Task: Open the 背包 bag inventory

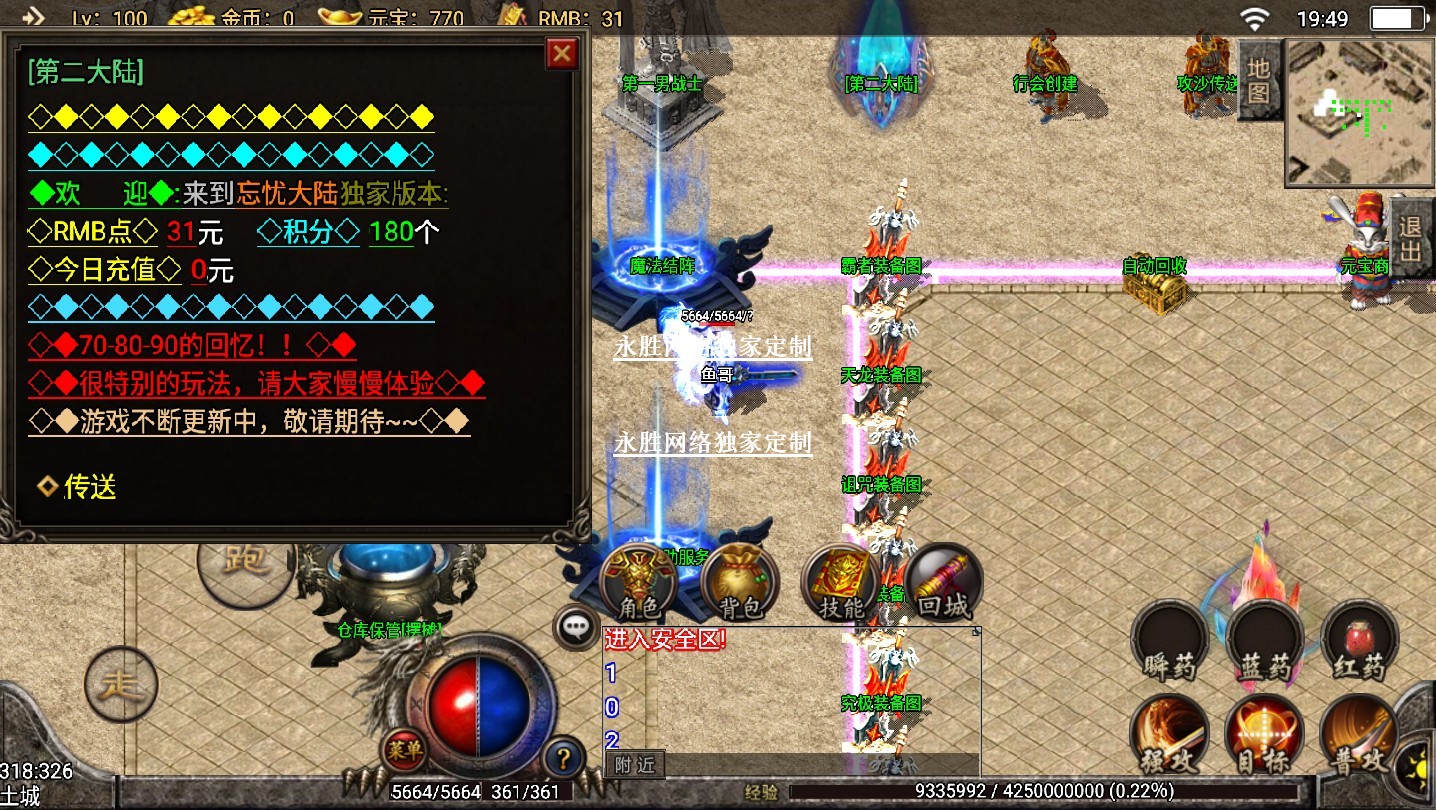Action: 741,585
